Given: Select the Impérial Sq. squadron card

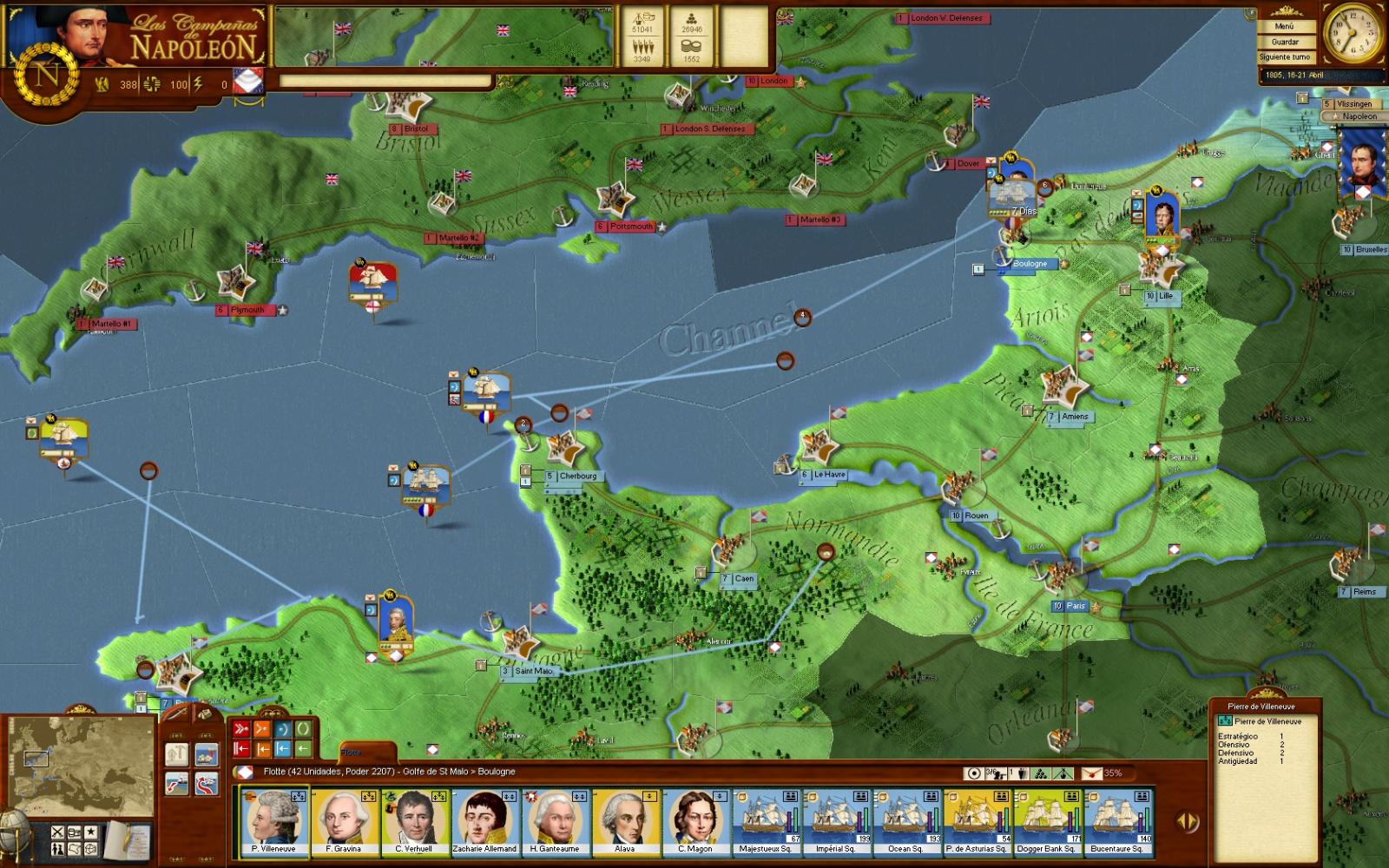Looking at the screenshot, I should (836, 821).
